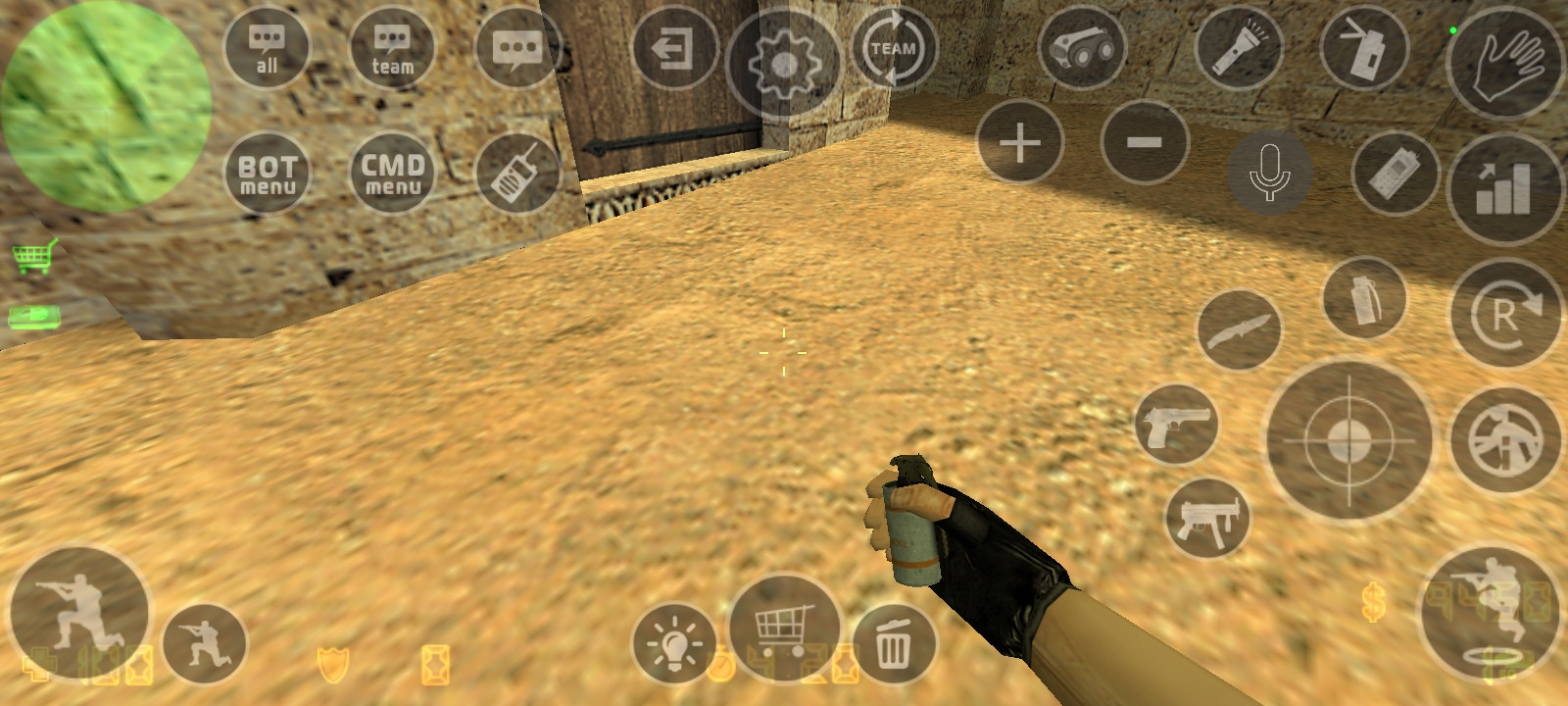Drop the weapon using the trash icon

coord(894,644)
